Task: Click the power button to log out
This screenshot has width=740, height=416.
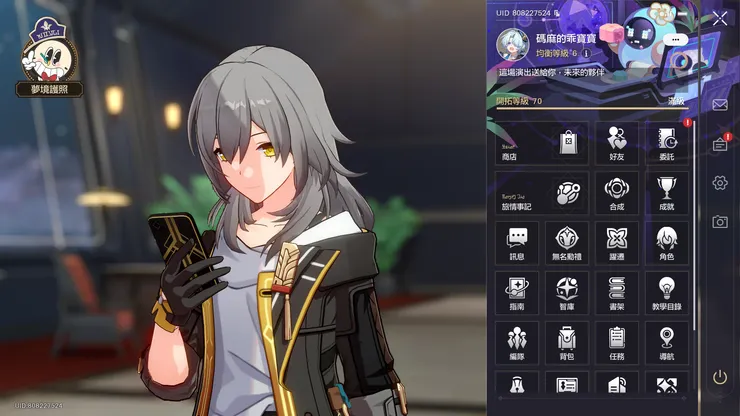Action: (720, 377)
